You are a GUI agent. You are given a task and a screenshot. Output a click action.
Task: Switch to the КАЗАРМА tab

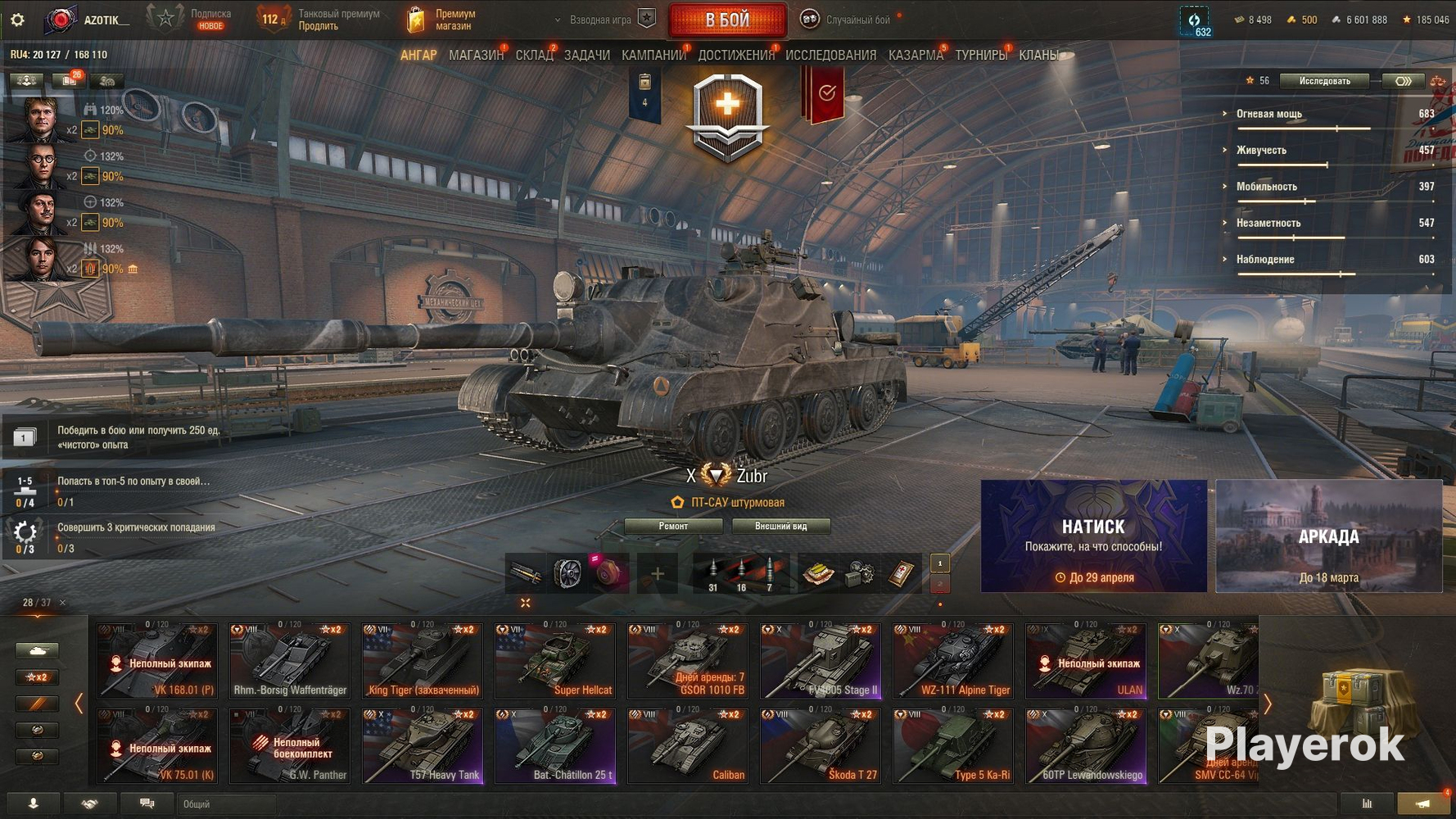tap(916, 55)
